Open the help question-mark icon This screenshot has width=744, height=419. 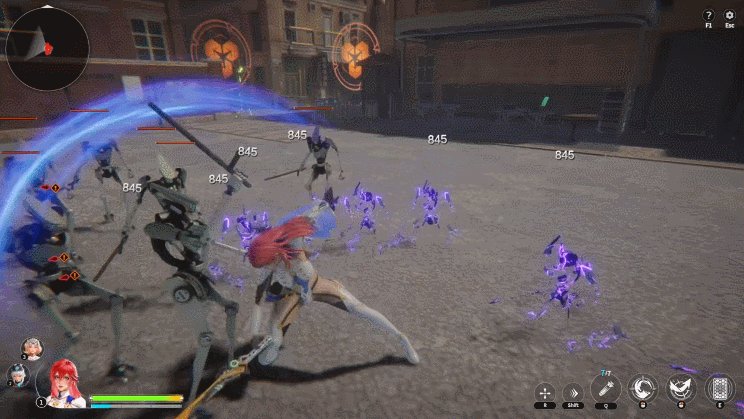708,15
